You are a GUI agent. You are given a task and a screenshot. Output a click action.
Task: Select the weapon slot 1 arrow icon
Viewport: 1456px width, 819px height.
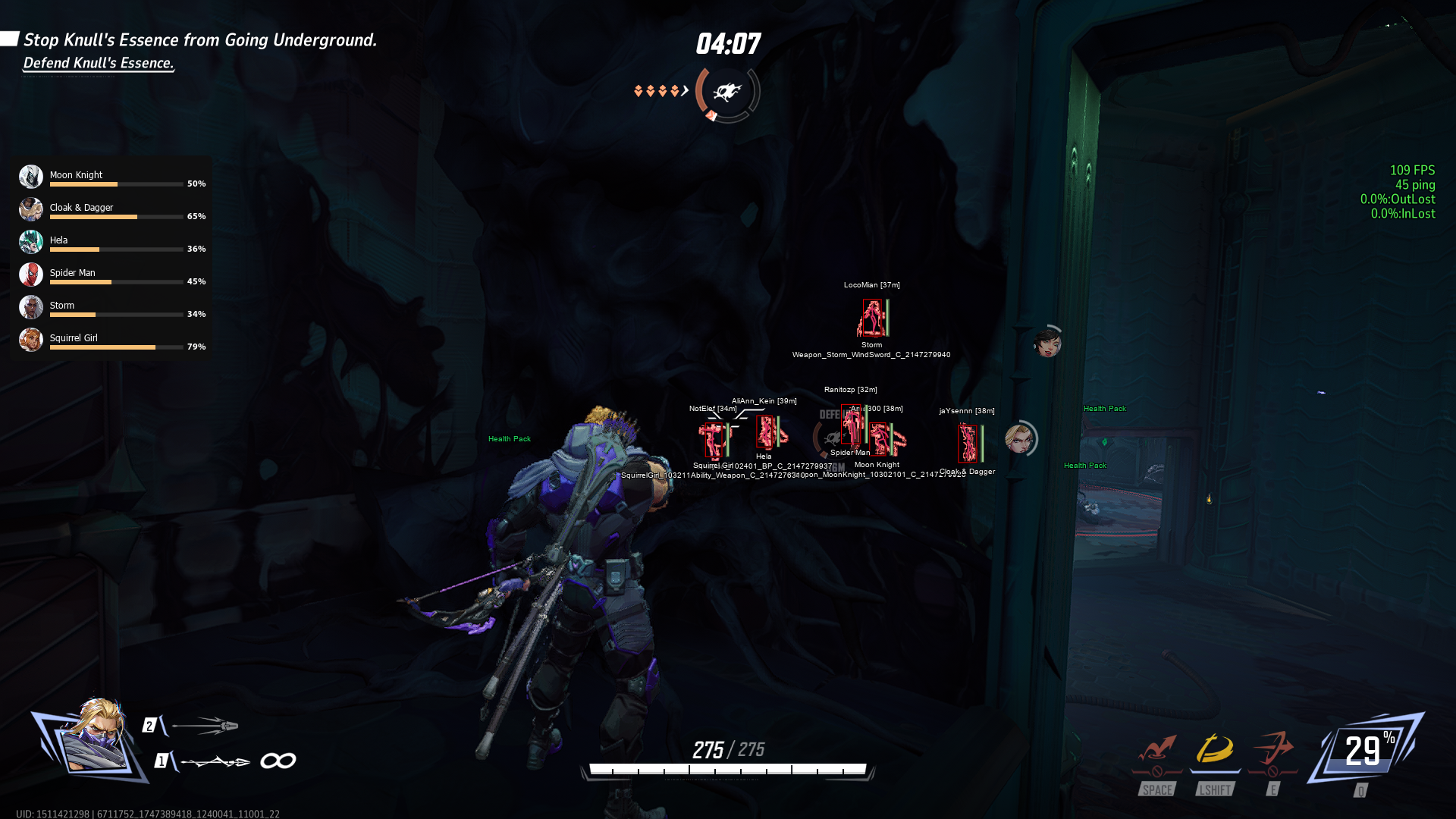point(215,761)
